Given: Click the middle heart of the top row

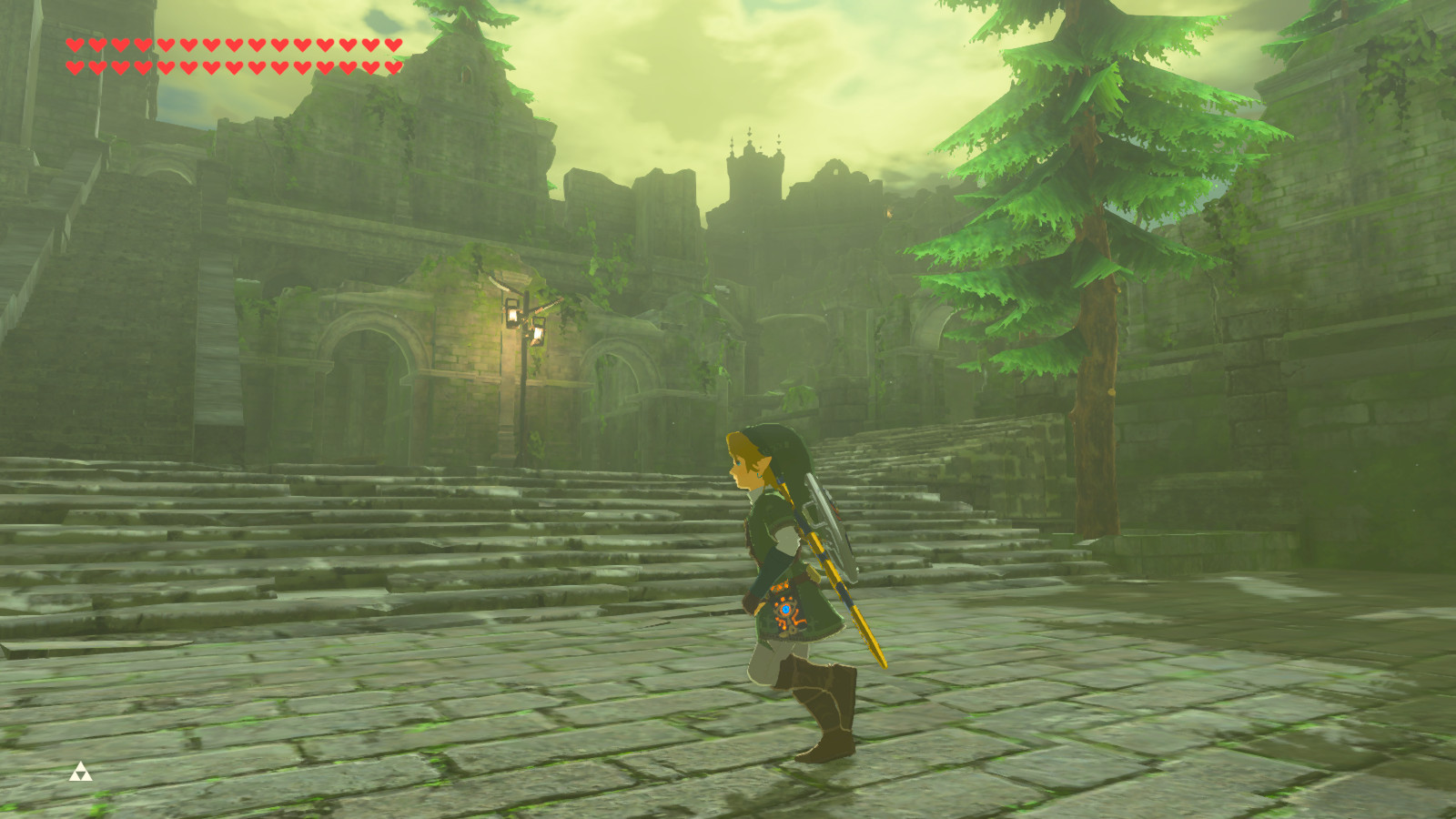Looking at the screenshot, I should click(x=232, y=43).
